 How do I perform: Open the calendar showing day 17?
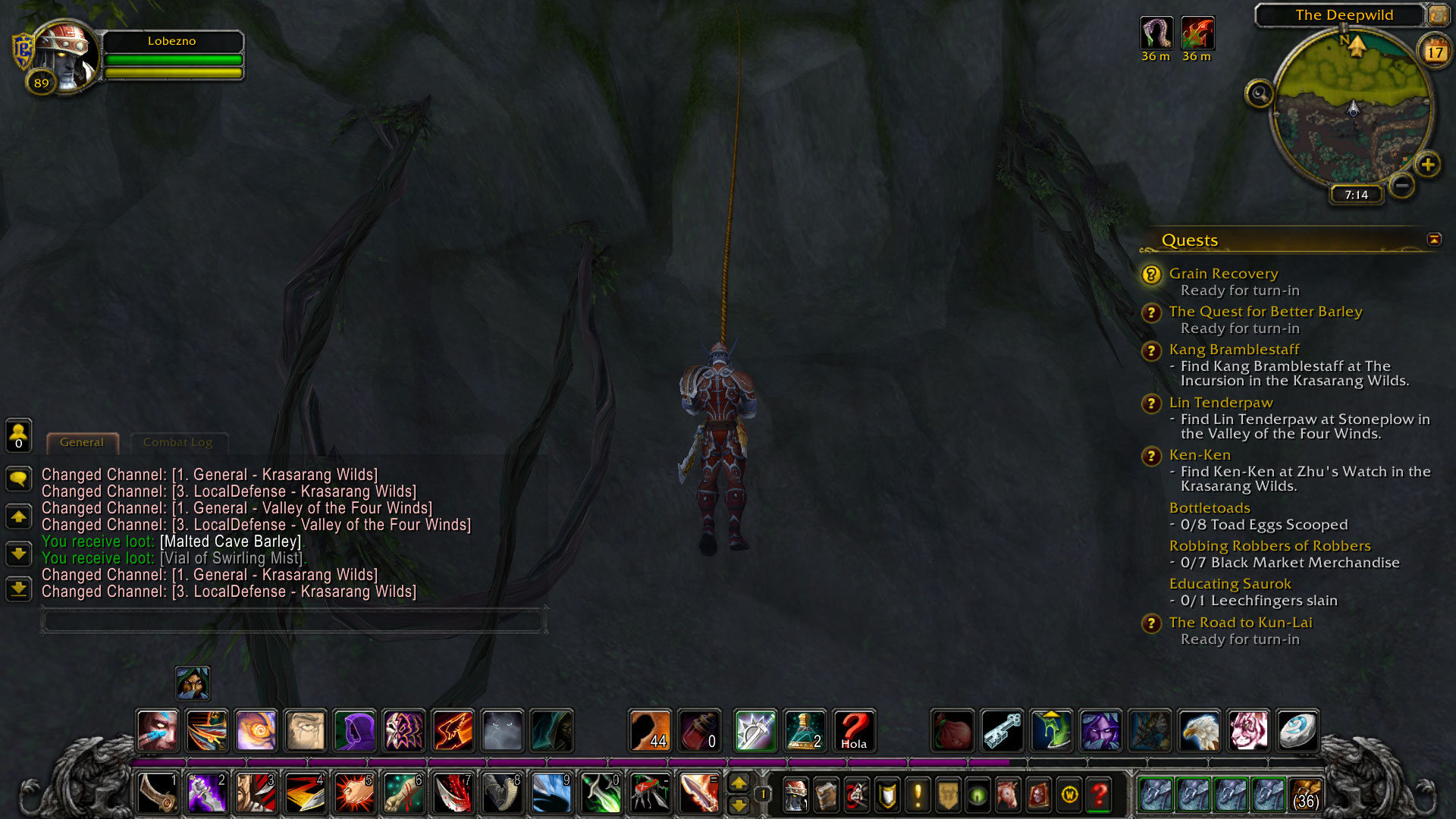[1434, 52]
